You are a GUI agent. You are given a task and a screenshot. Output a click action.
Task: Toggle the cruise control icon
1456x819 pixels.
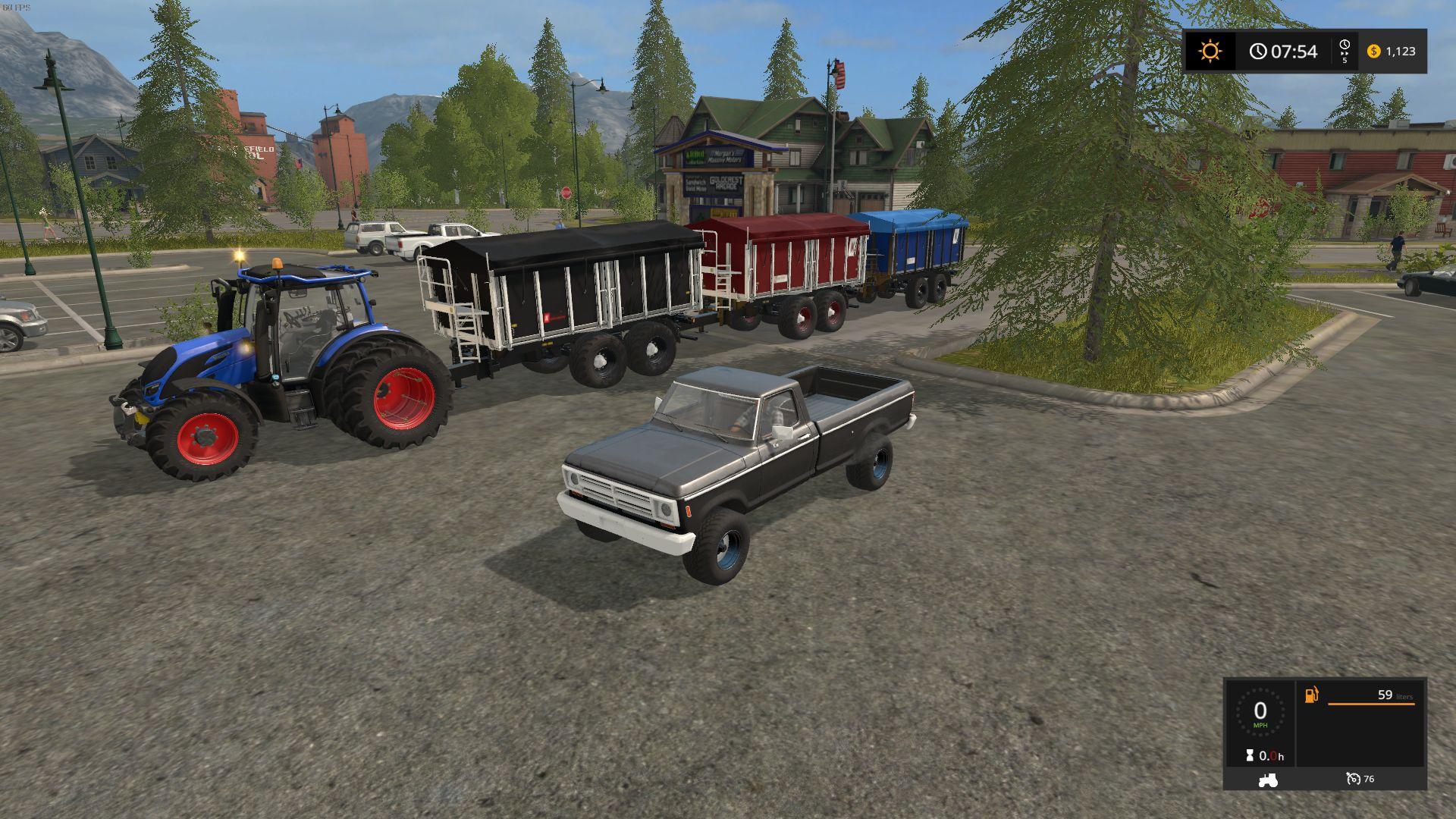[x=1354, y=779]
